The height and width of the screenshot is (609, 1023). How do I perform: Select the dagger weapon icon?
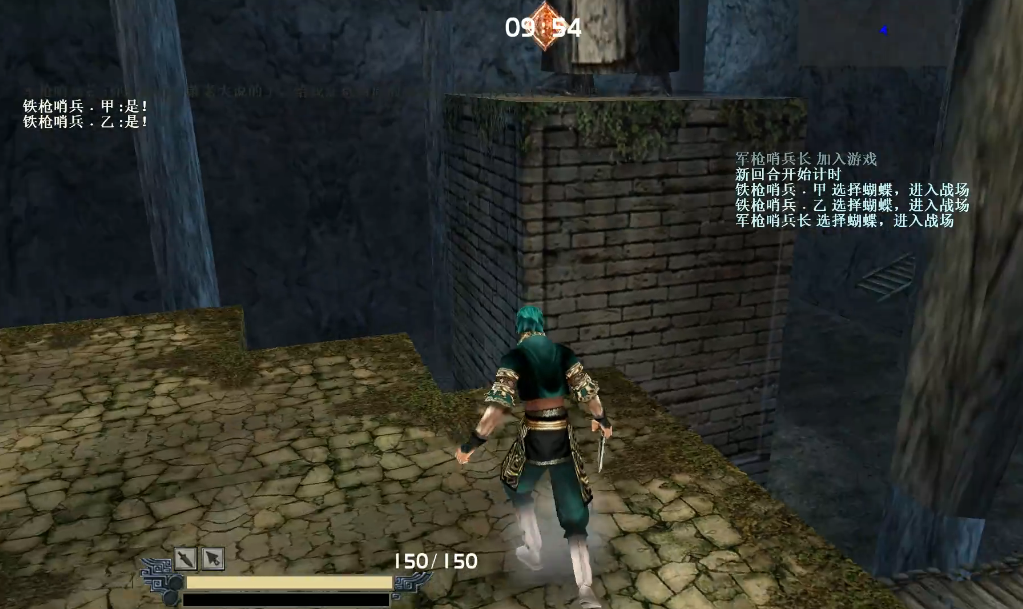point(186,559)
